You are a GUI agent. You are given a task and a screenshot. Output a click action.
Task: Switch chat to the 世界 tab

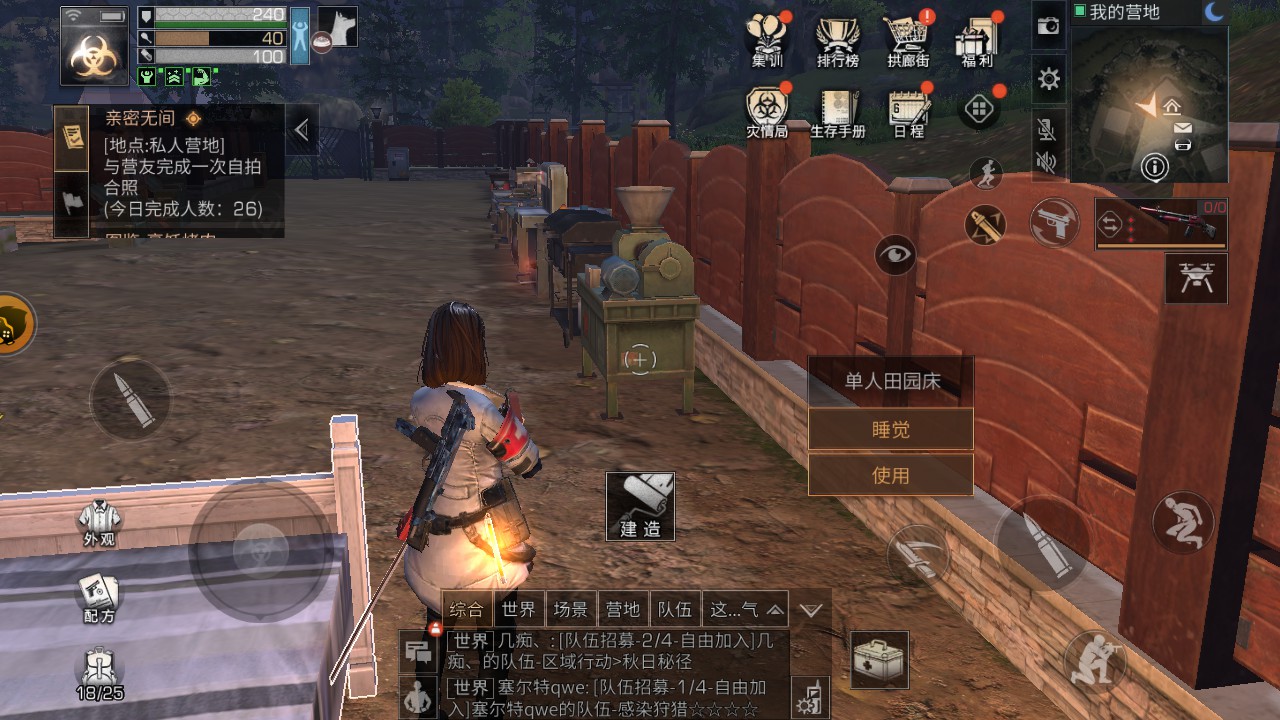(x=519, y=609)
